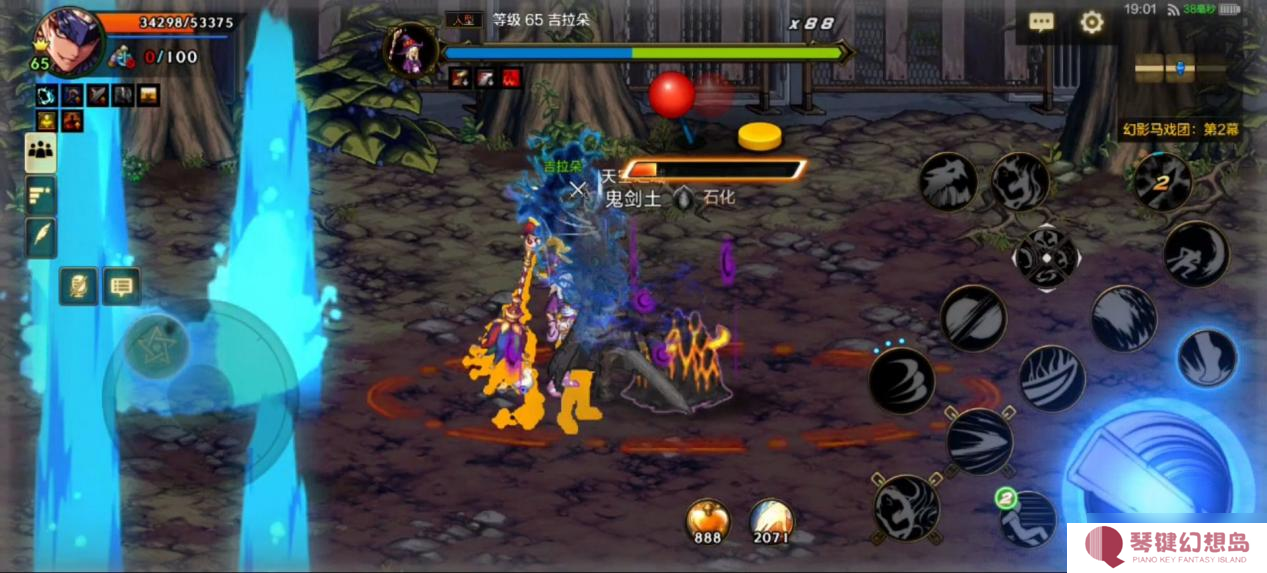Screen dimensions: 1267x573
Task: Tap the player character portrait
Action: (x=68, y=40)
